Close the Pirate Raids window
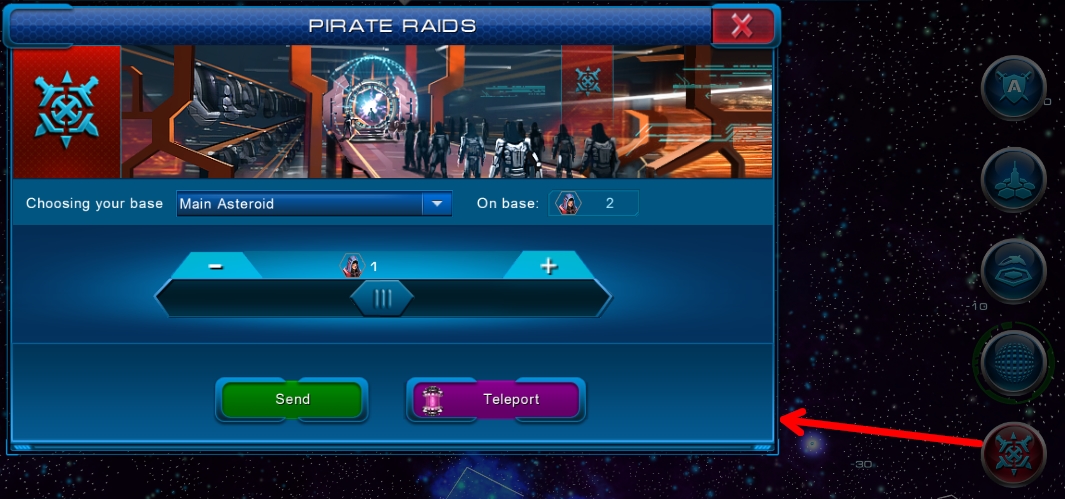Image resolution: width=1065 pixels, height=499 pixels. click(742, 27)
